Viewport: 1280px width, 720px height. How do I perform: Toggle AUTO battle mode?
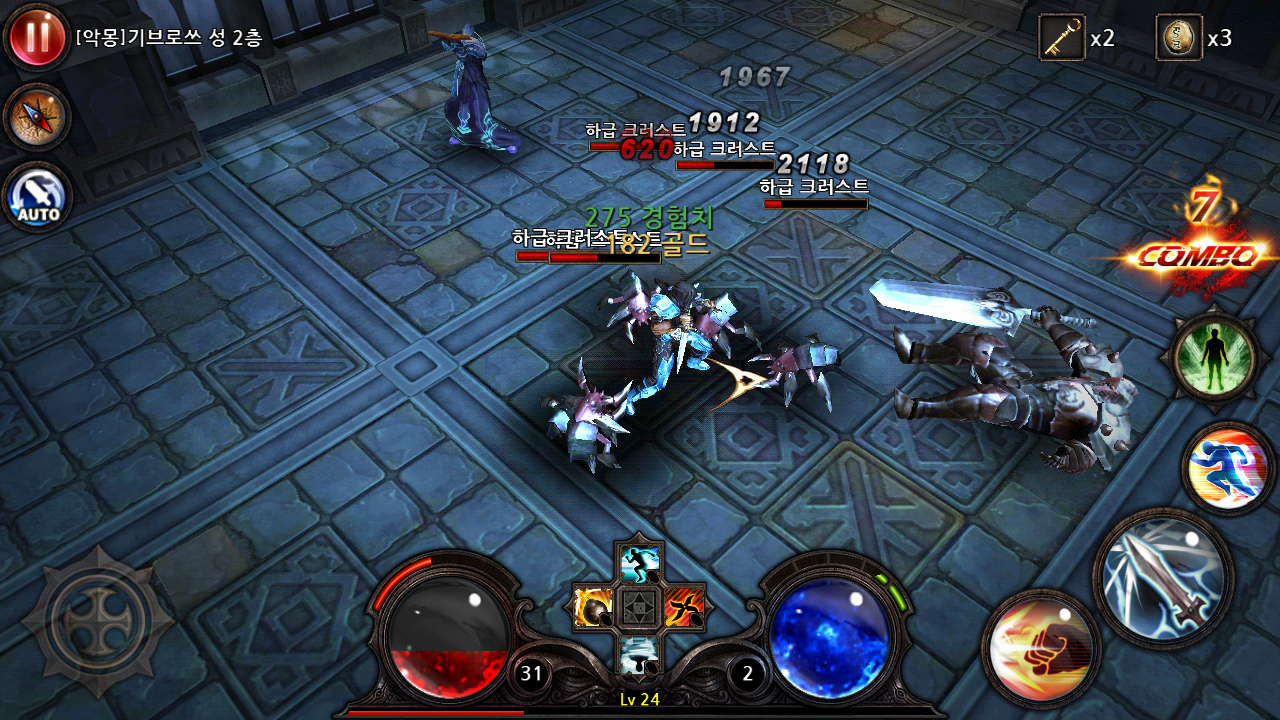(37, 196)
